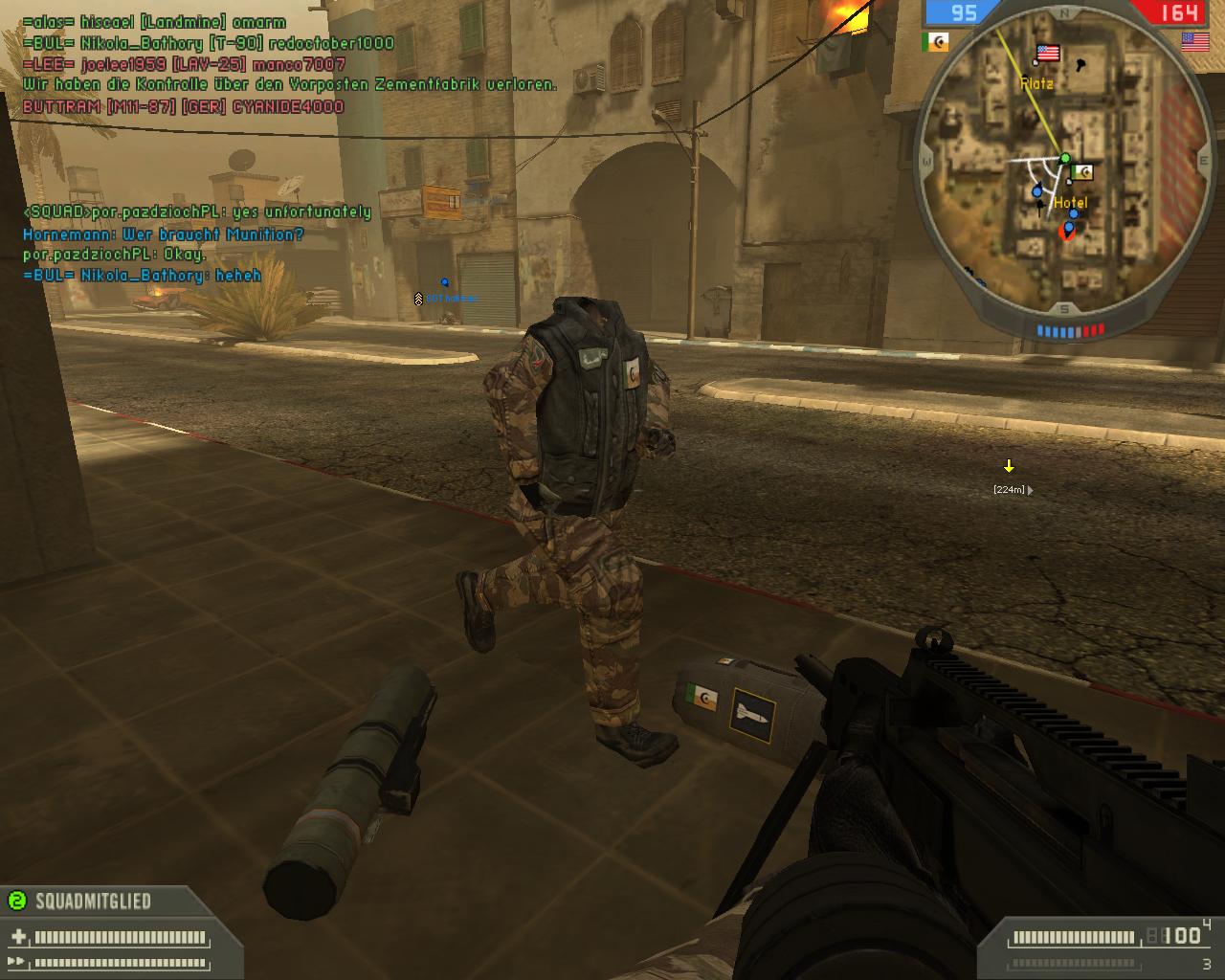
Task: Click the MEC team flag beside blue tickets
Action: pos(935,42)
